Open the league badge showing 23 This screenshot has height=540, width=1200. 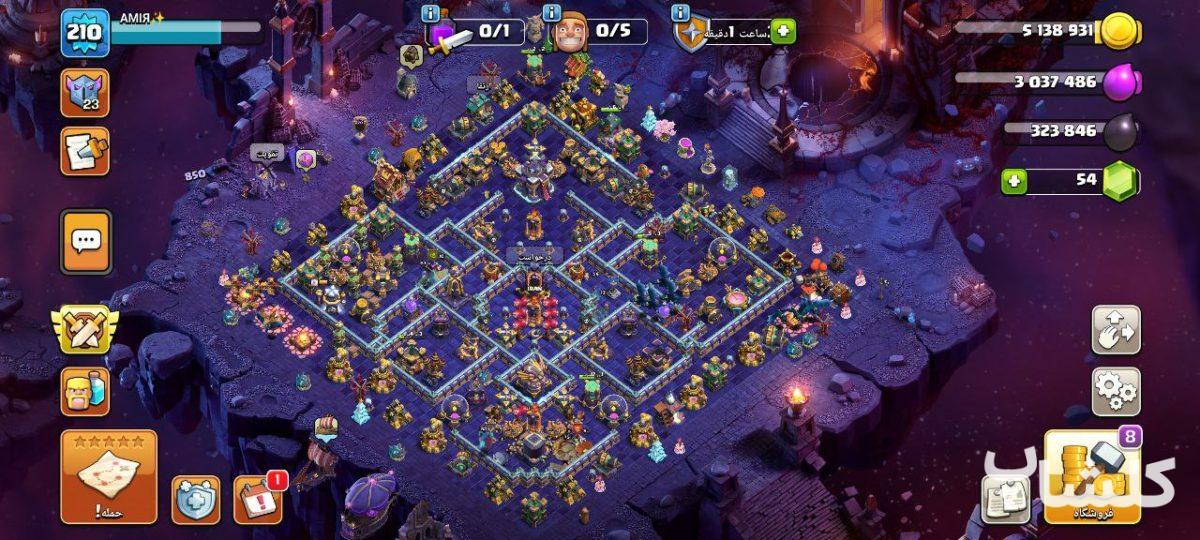coord(85,93)
